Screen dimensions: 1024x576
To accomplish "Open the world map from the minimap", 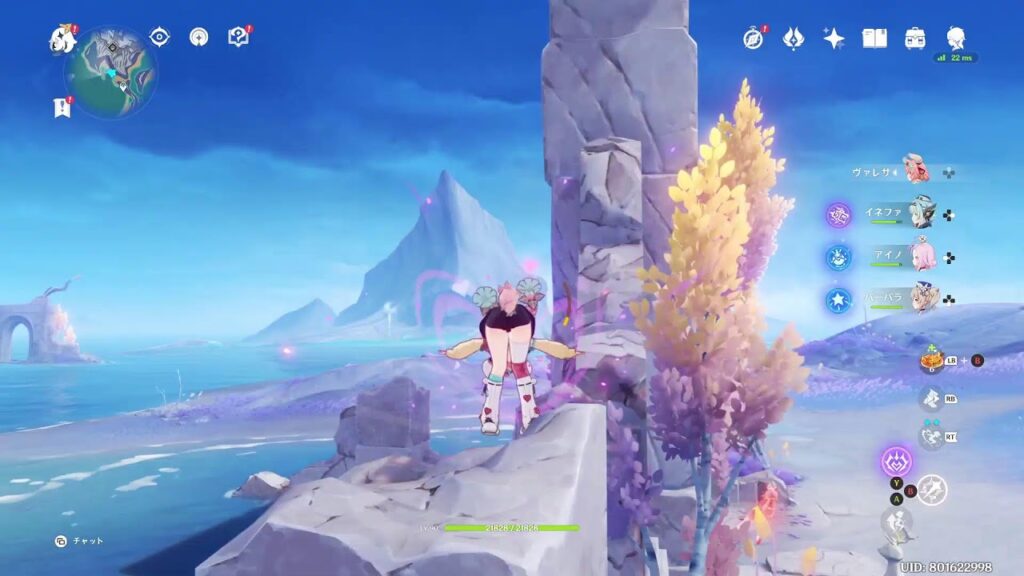I will coord(111,72).
